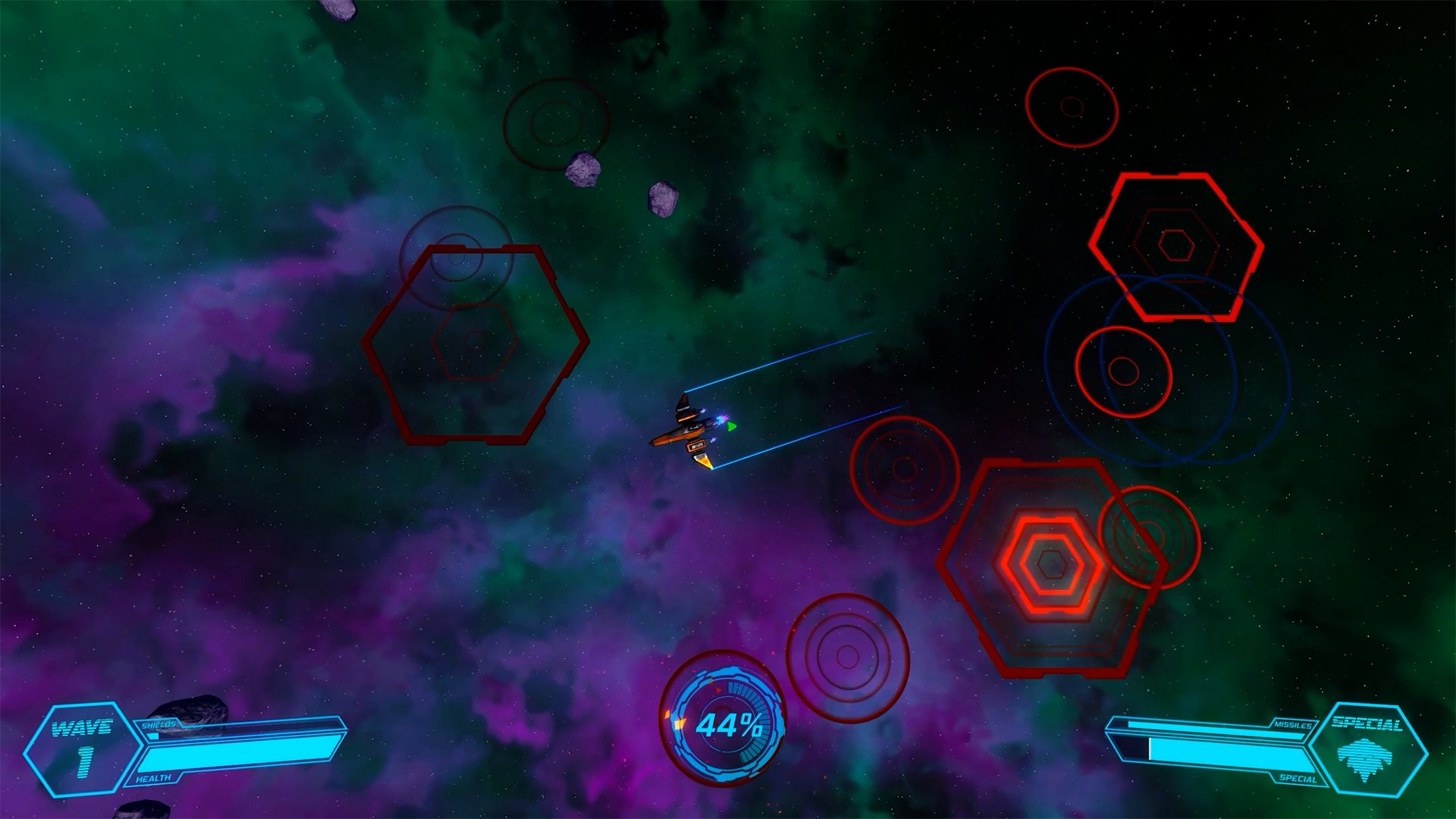Select the small red circle target at top right
This screenshot has height=819, width=1456.
click(x=1071, y=106)
